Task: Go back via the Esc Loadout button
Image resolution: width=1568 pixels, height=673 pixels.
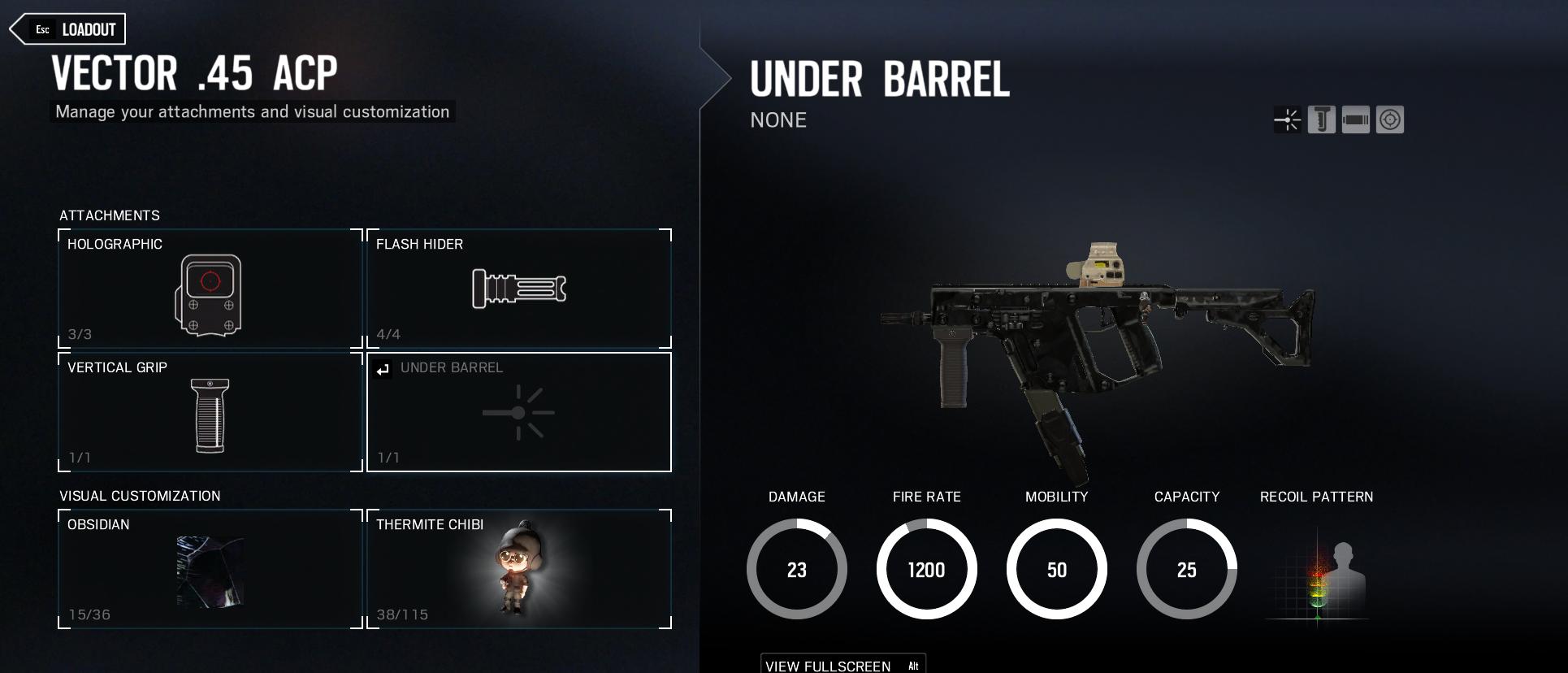Action: point(67,28)
